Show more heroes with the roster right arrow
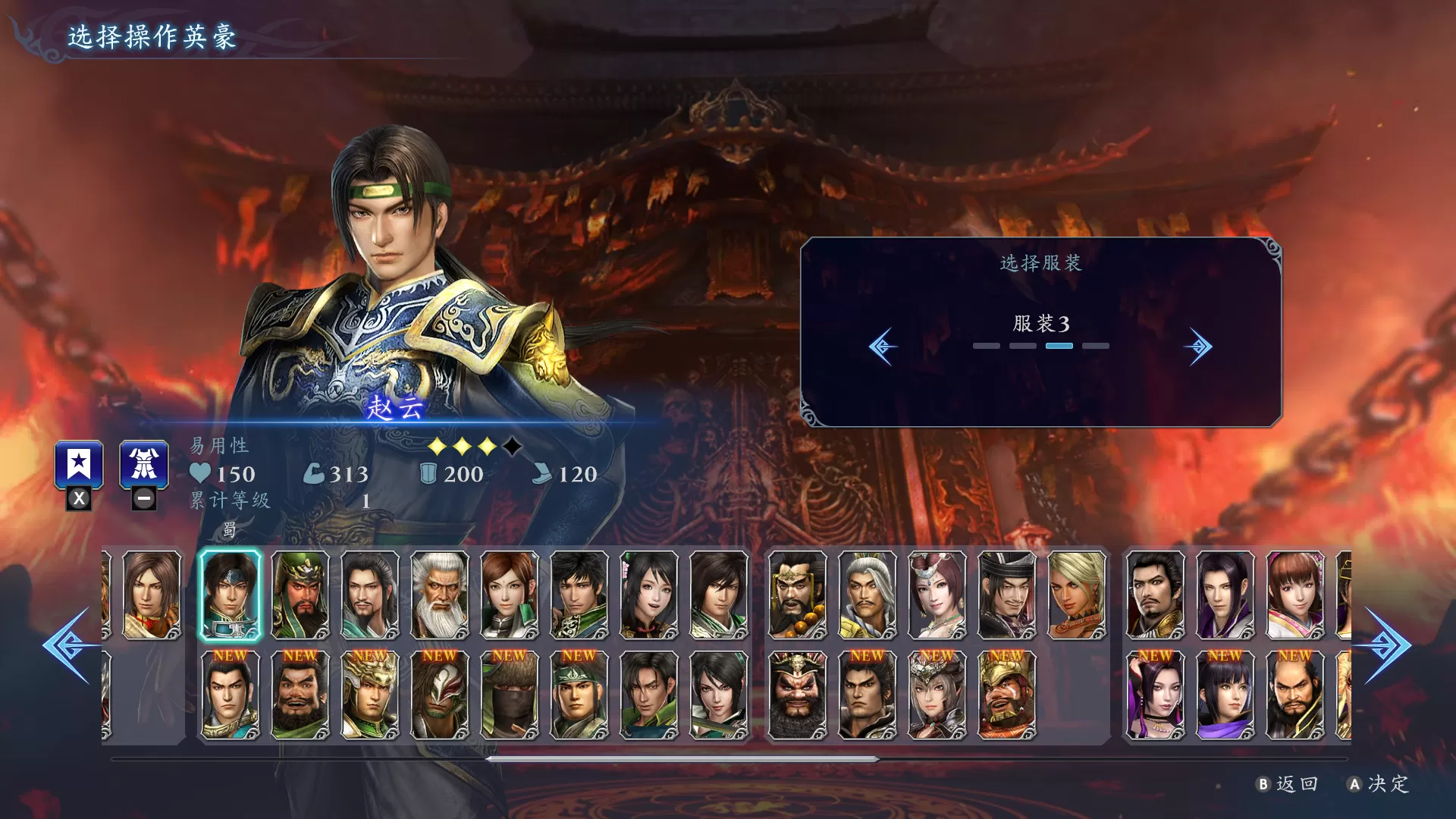 tap(1386, 645)
